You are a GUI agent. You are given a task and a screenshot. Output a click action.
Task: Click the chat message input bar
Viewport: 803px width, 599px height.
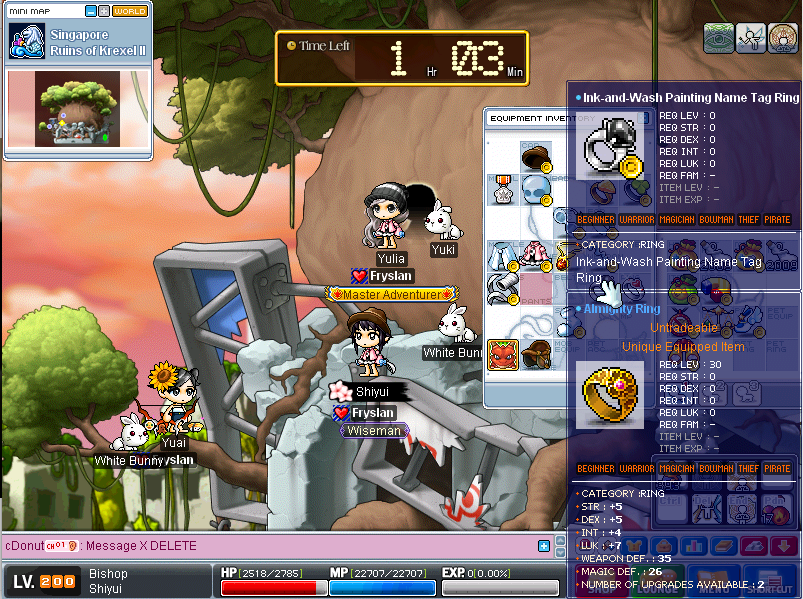[300, 546]
